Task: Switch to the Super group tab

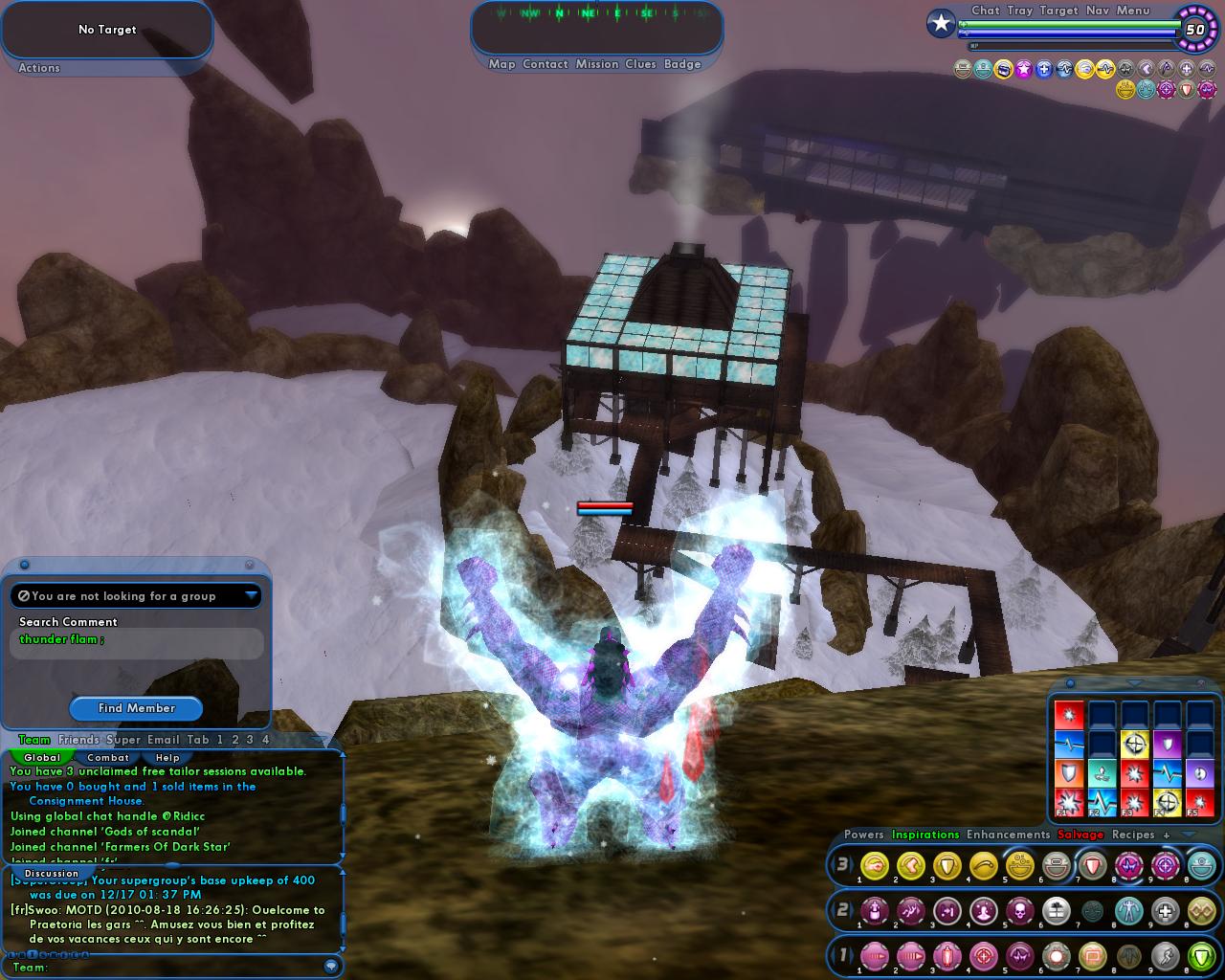Action: pos(123,740)
